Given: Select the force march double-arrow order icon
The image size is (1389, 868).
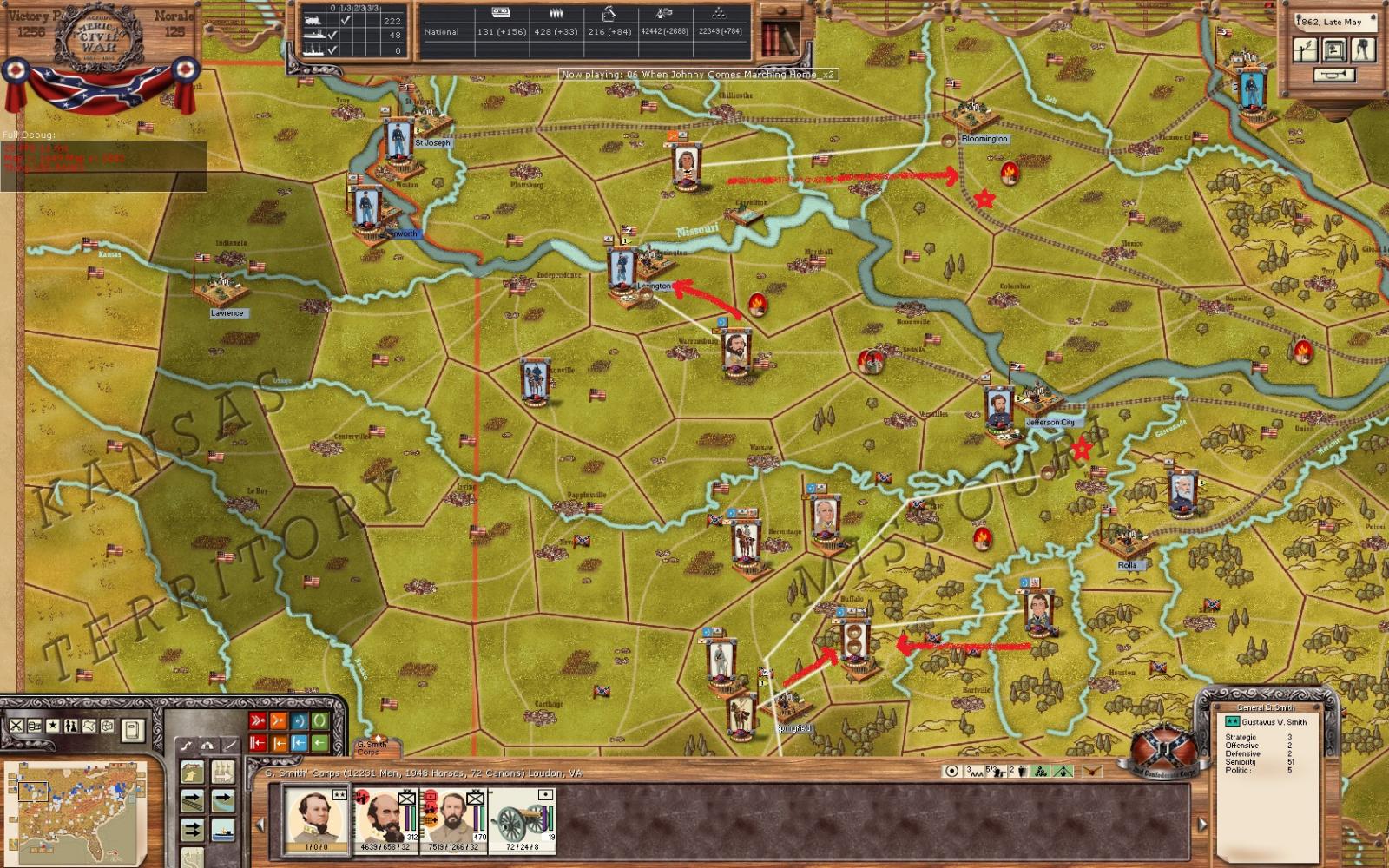Looking at the screenshot, I should 193,829.
